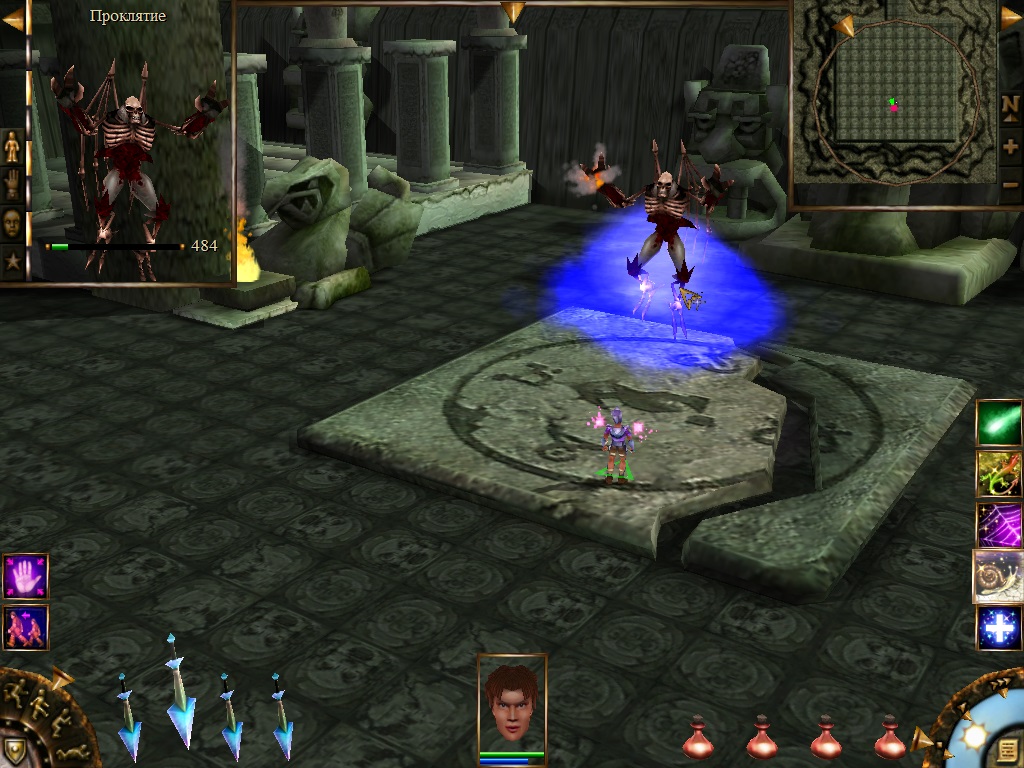The height and width of the screenshot is (768, 1024).
Task: Zoom out the minimap with minus button
Action: 1010,184
